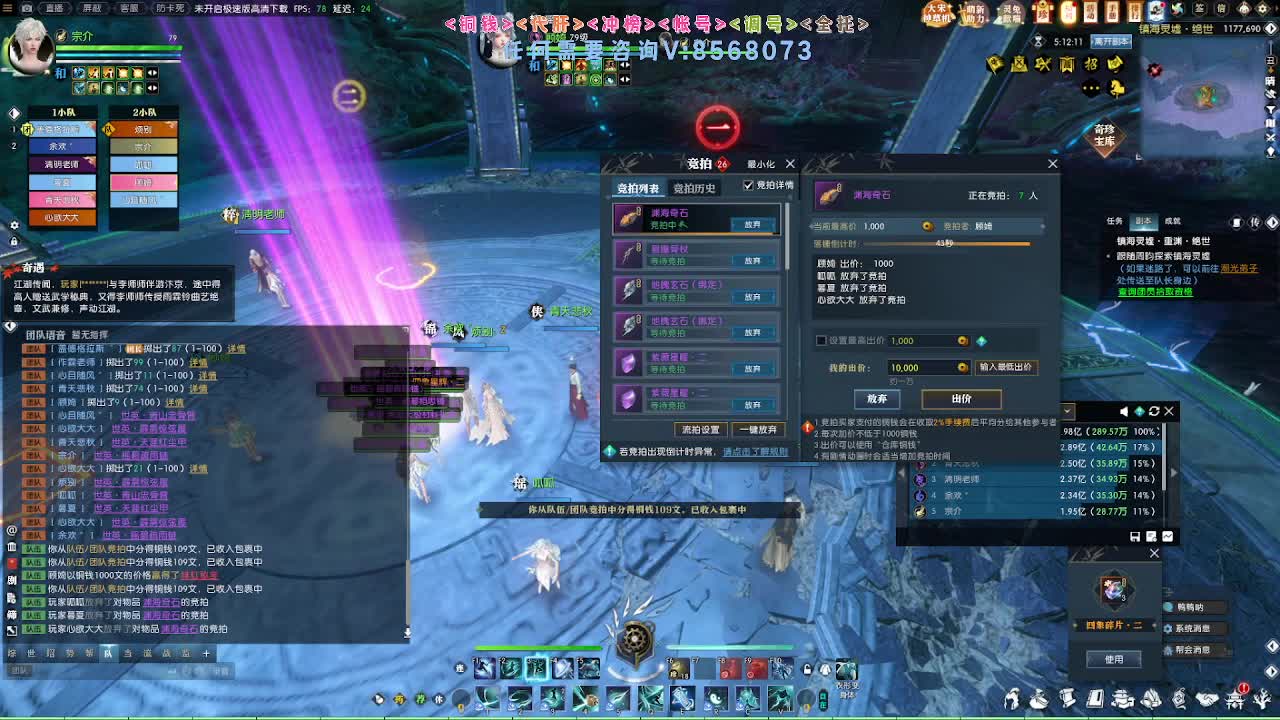
Task: Switch to the 任务 tab in the tracker
Action: (x=1114, y=219)
